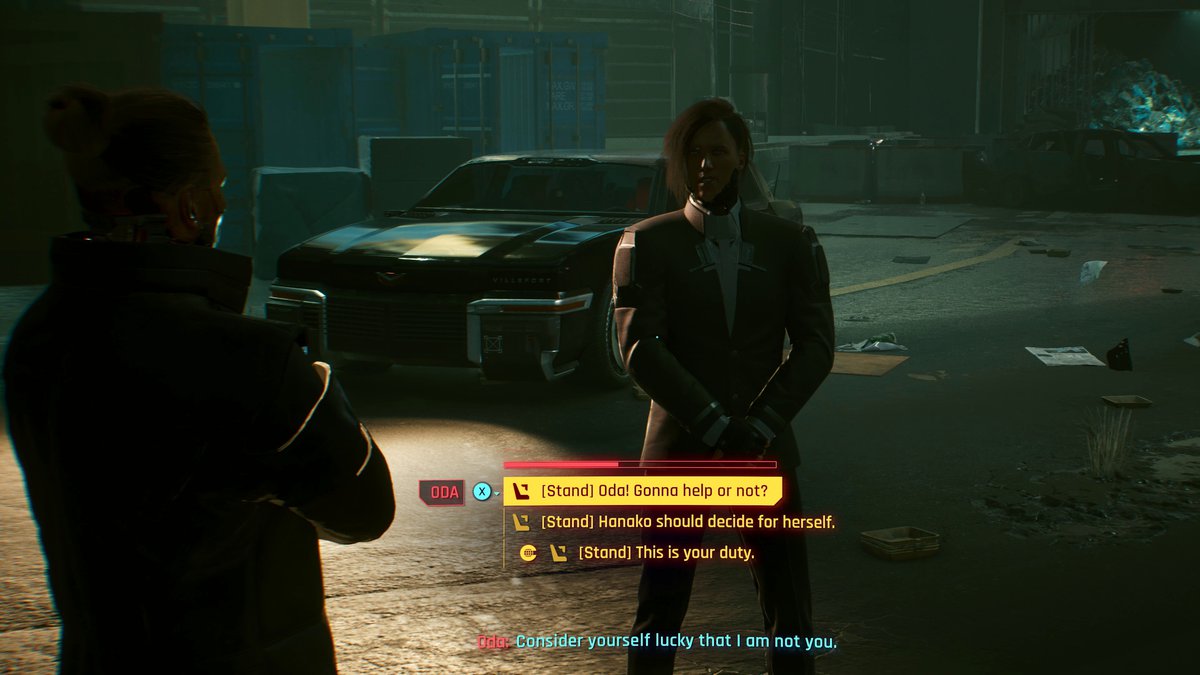This screenshot has height=675, width=1200.
Task: Choose "Oda! Gonna help or not?" reply
Action: click(x=654, y=491)
